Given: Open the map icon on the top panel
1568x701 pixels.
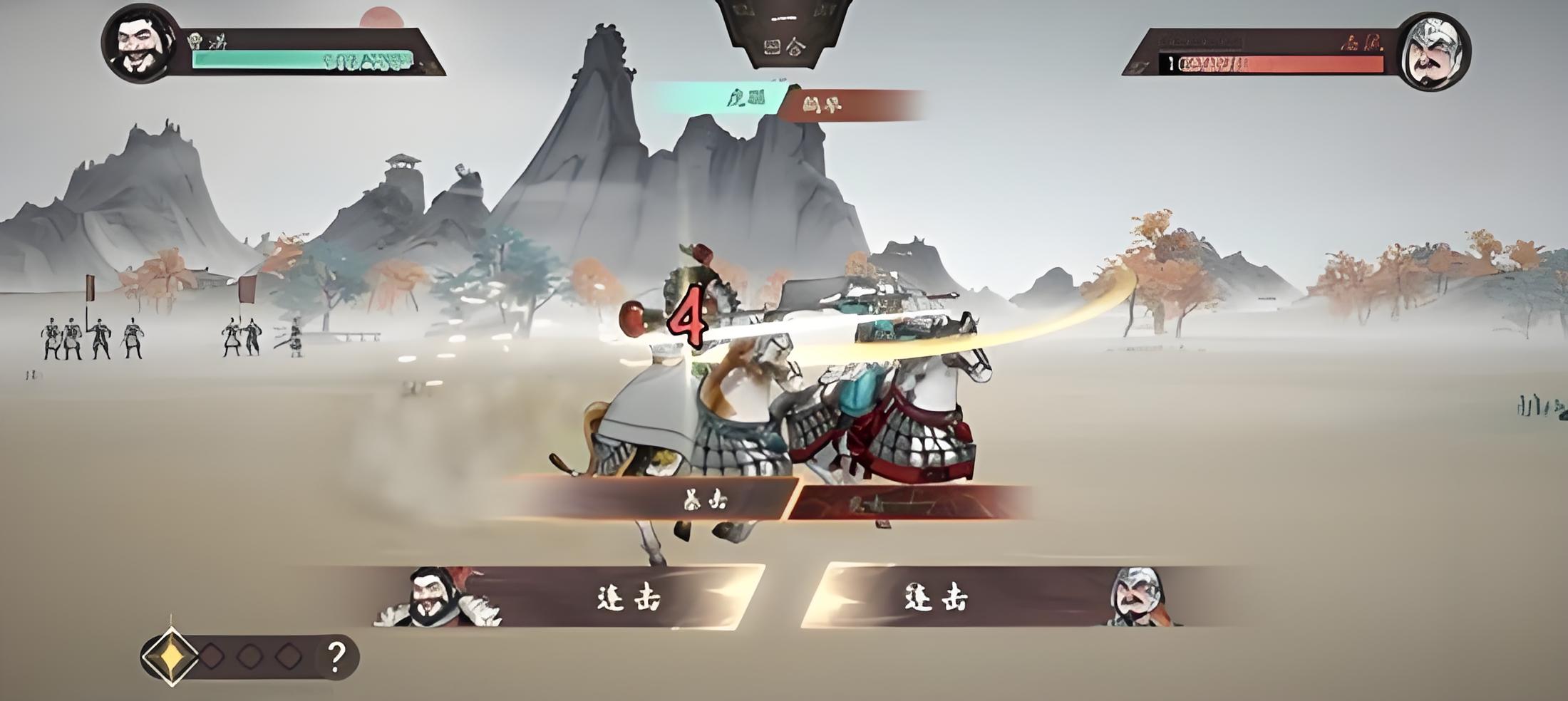Looking at the screenshot, I should tap(773, 48).
